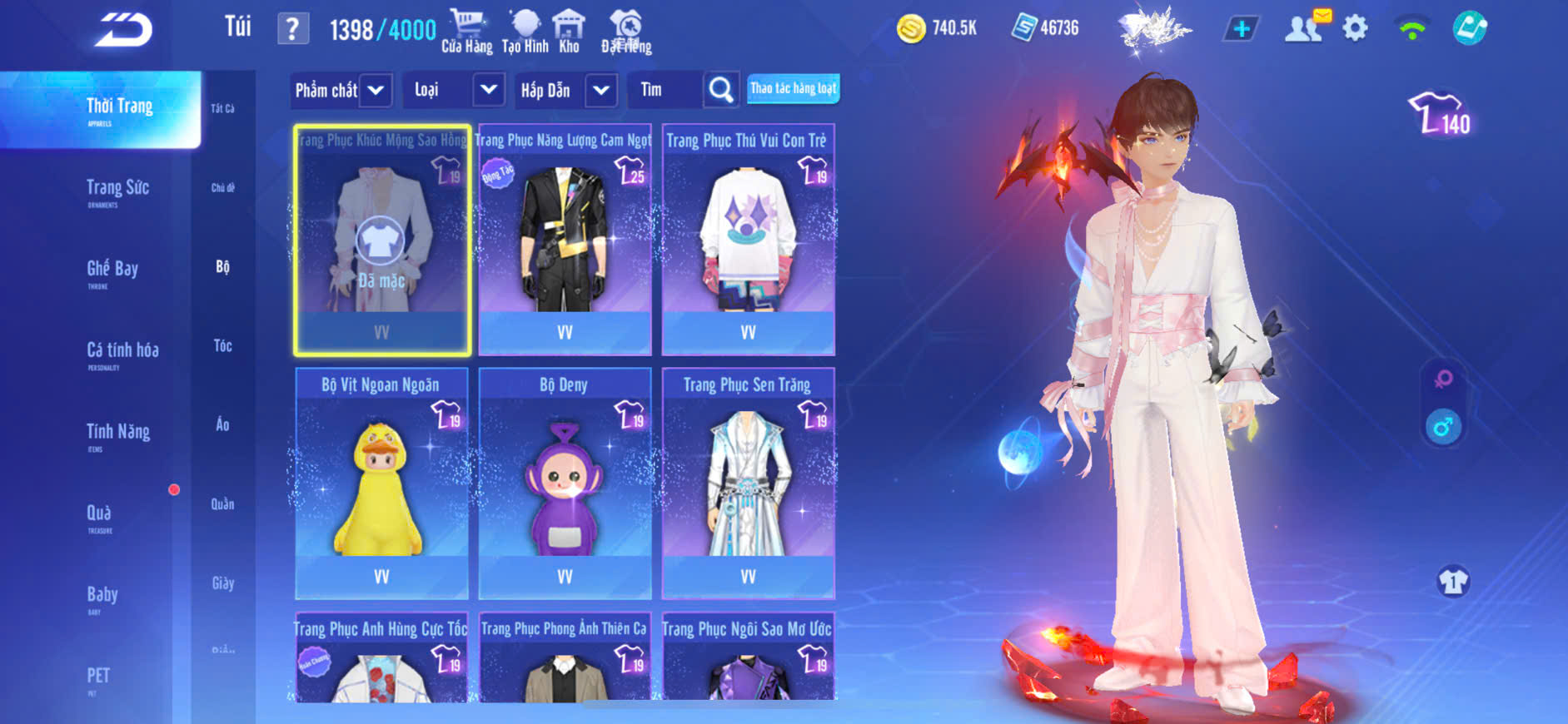Viewport: 1568px width, 724px height.
Task: Open Cửa Hàng shop
Action: [466, 32]
